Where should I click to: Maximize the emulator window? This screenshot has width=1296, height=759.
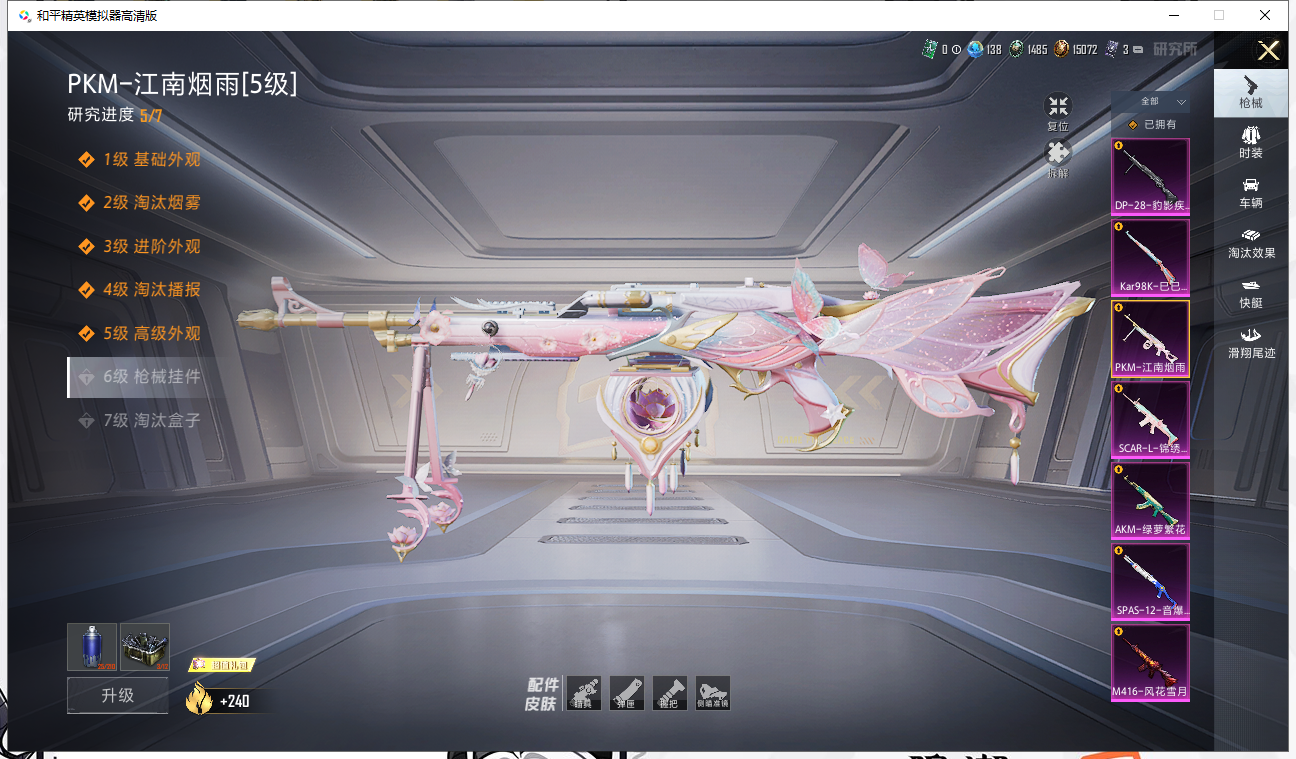tap(1218, 15)
